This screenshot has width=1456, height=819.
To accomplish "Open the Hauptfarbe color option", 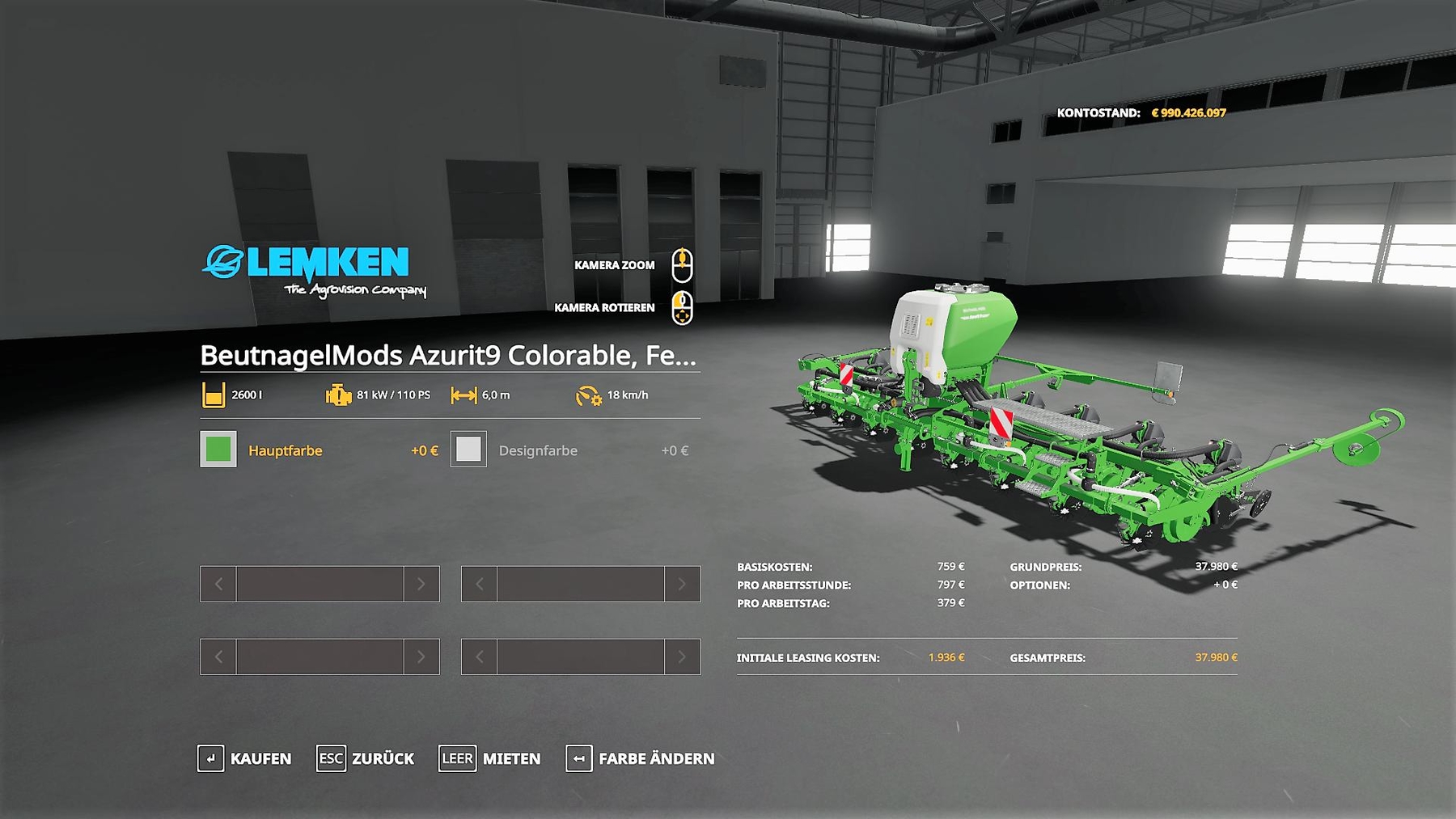I will coord(286,450).
